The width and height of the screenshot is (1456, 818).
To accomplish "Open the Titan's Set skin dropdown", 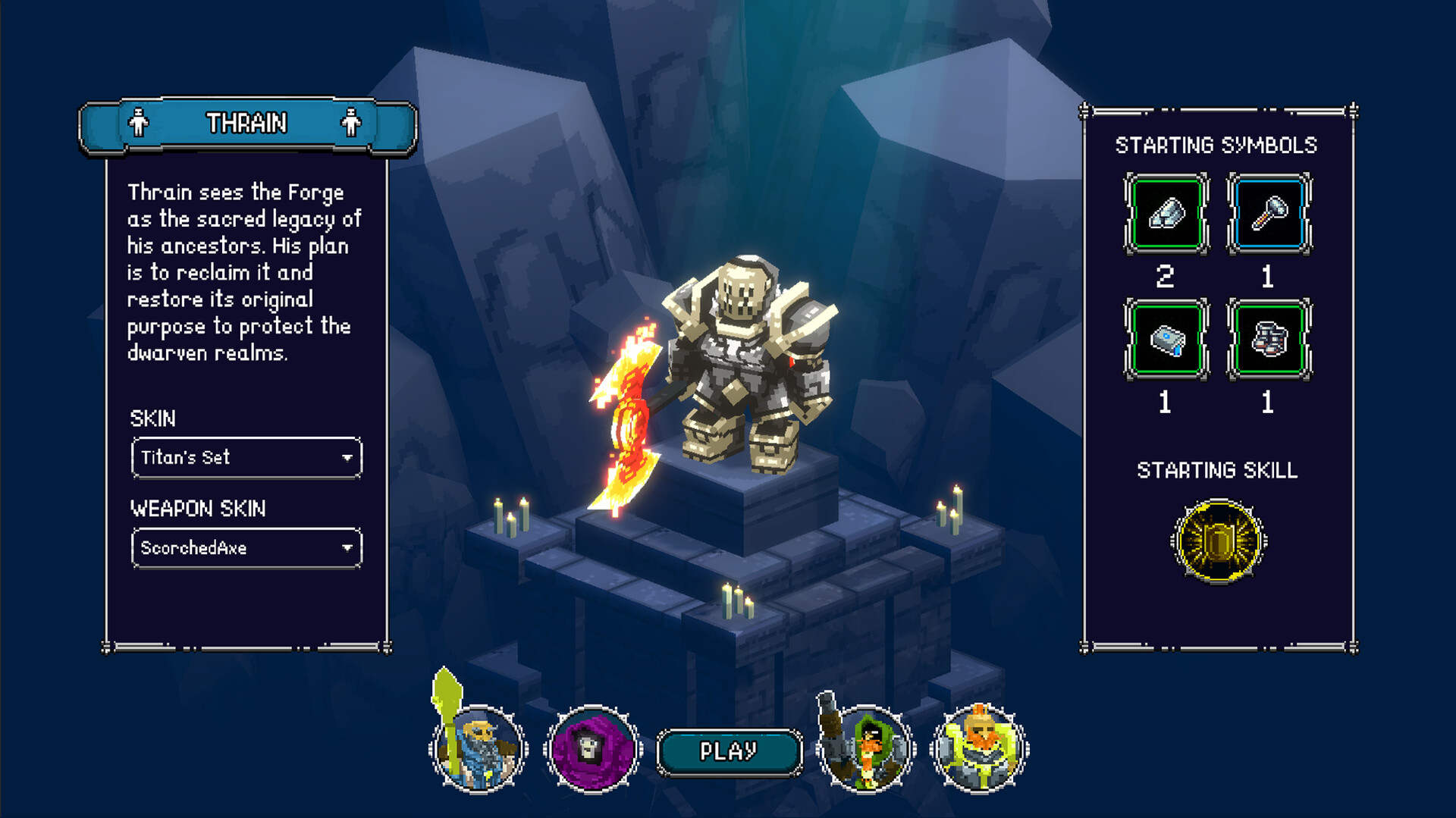I will [x=246, y=458].
